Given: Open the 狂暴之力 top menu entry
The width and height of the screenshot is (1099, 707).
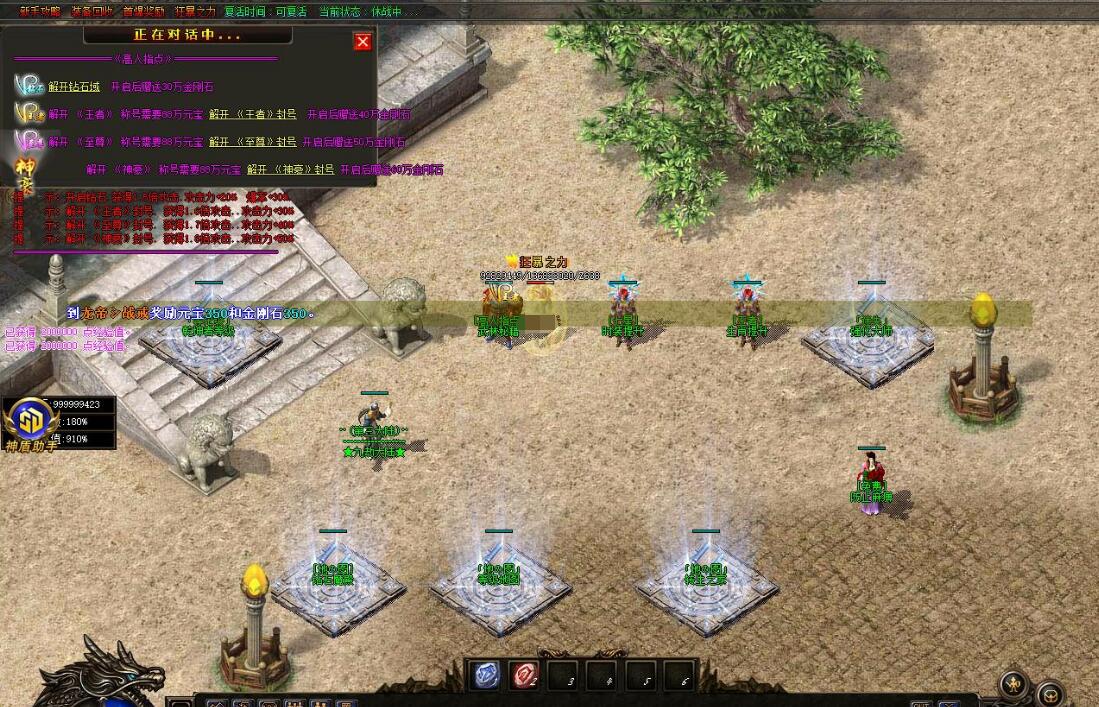Looking at the screenshot, I should pyautogui.click(x=195, y=12).
